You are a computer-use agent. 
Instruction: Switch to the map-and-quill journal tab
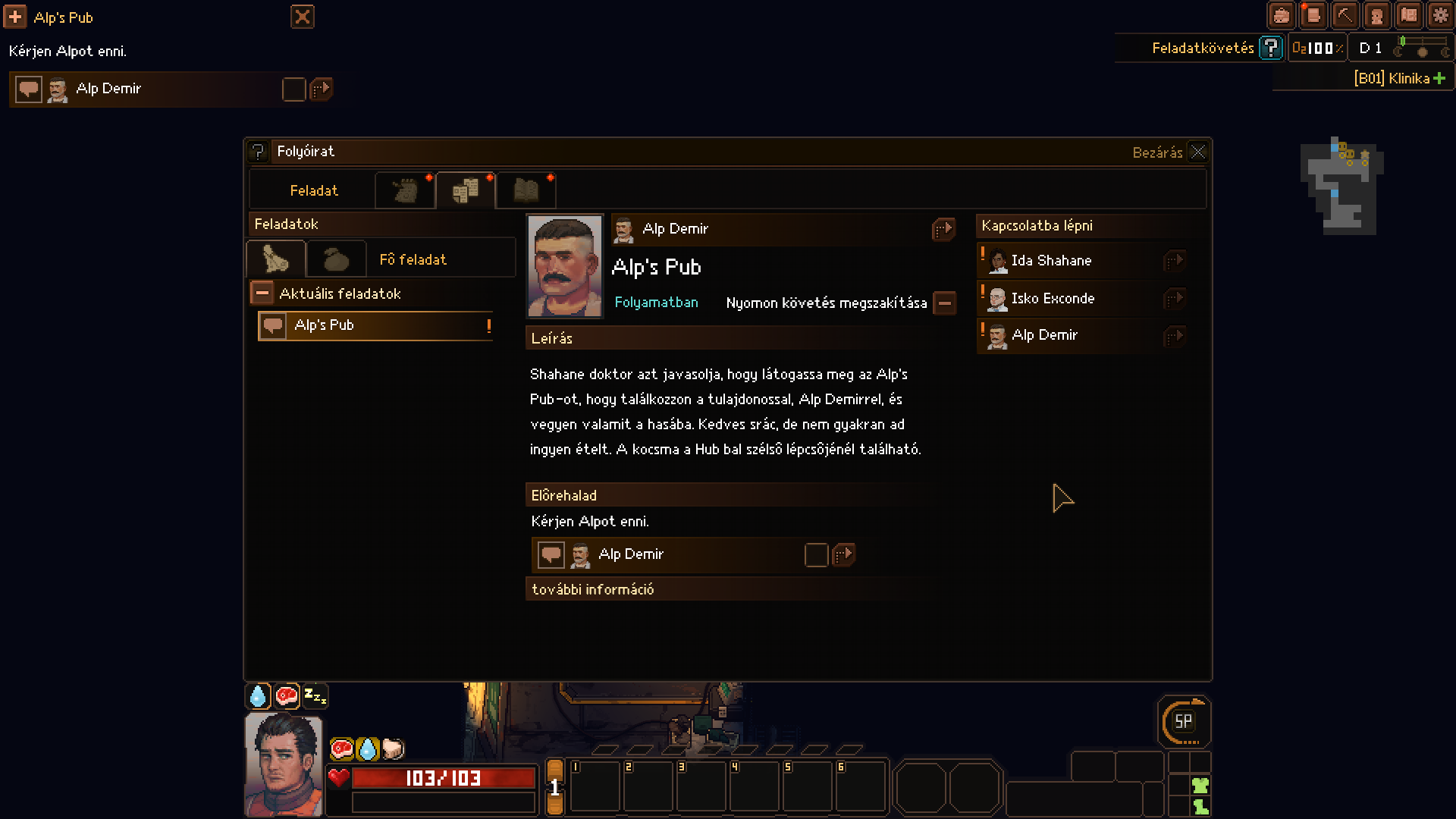tap(405, 190)
